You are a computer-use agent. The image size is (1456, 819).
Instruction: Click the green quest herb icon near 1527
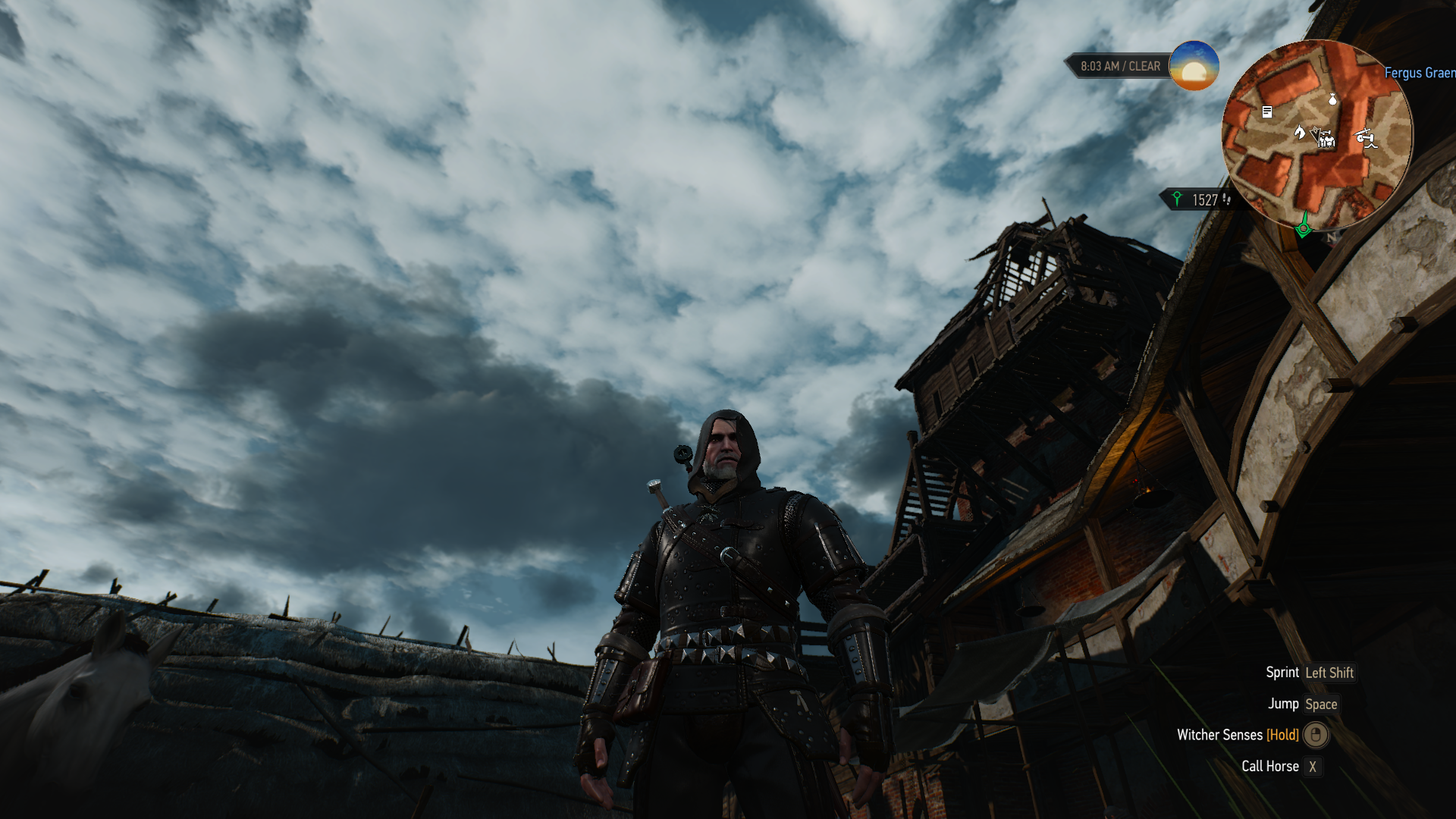coord(1177,200)
